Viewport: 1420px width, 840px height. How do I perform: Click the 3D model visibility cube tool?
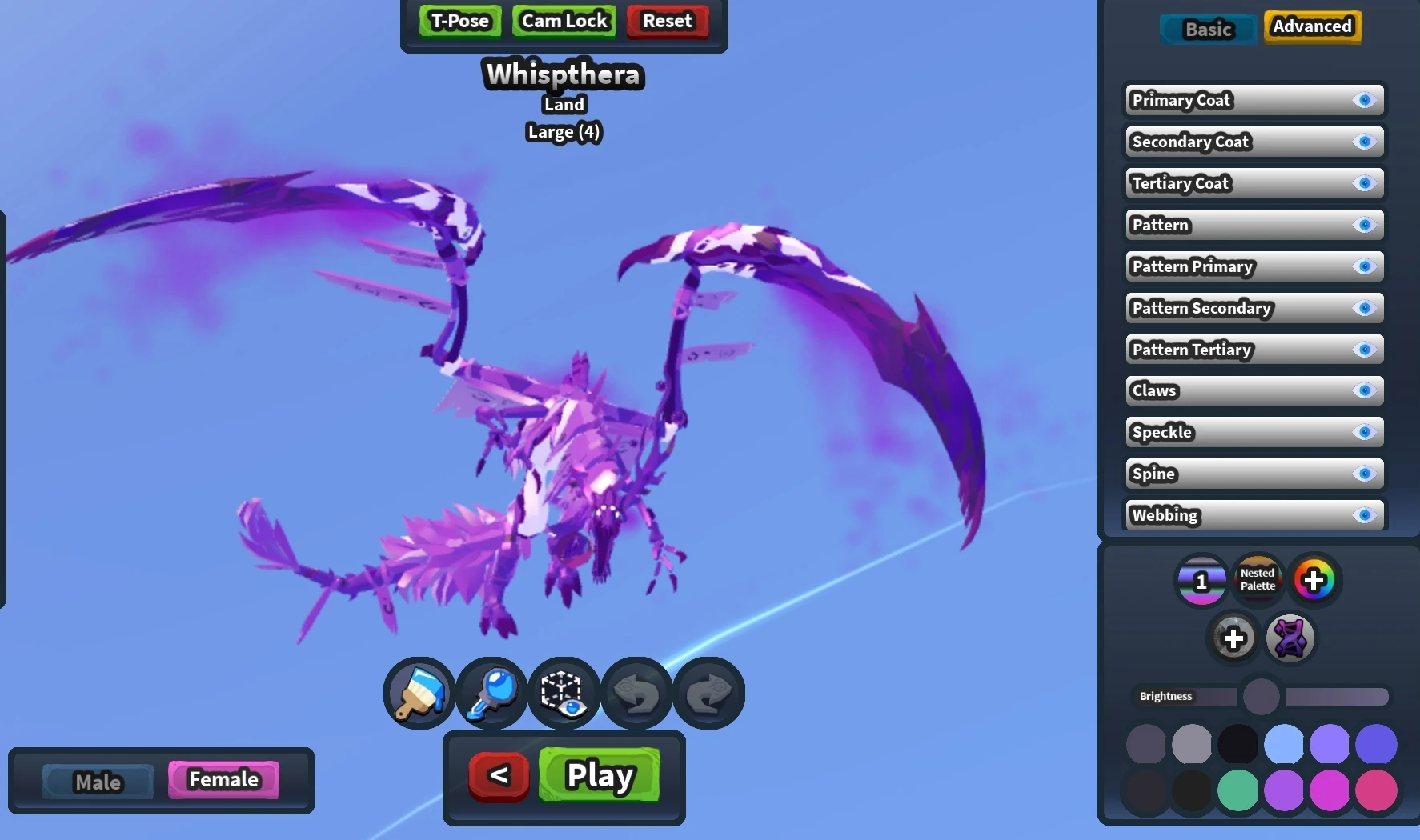click(564, 693)
